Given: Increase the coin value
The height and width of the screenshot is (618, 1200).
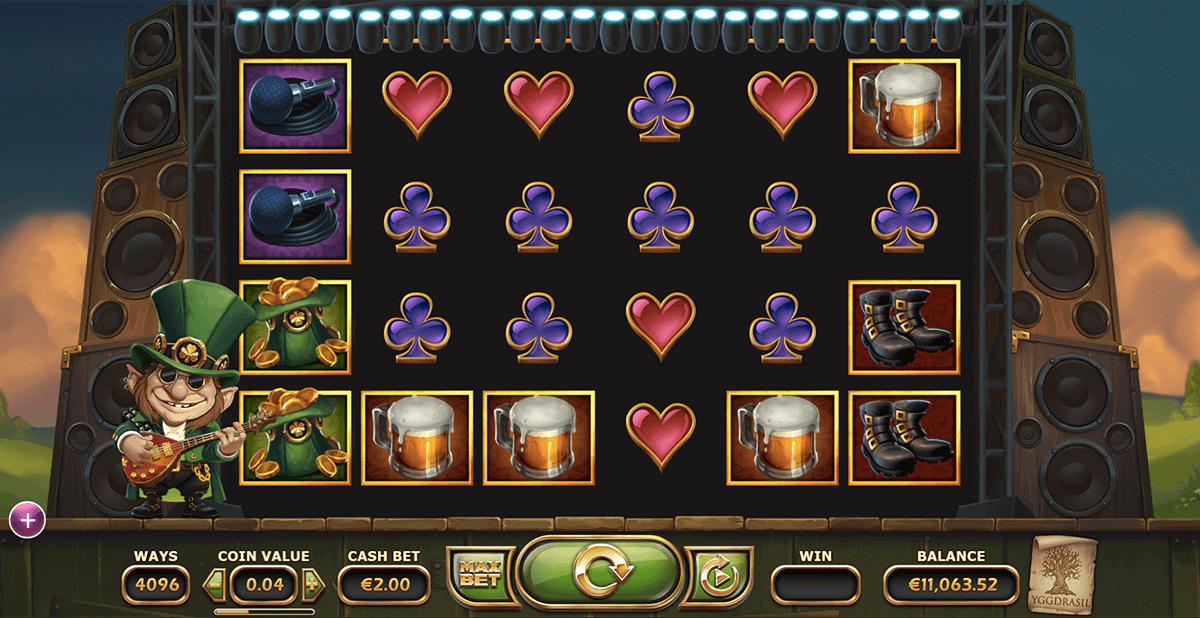Looking at the screenshot, I should tap(311, 584).
